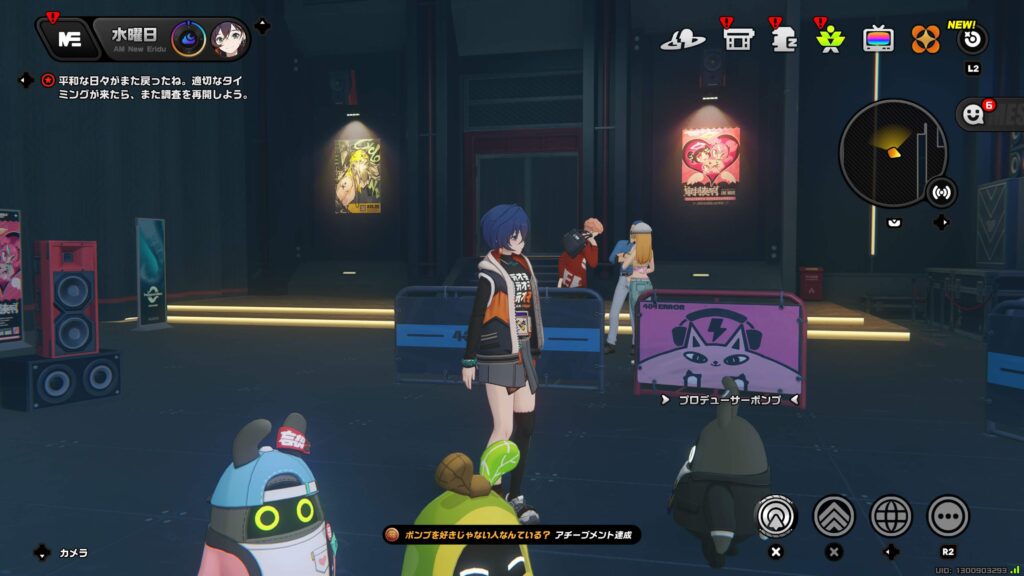Open the NEW circular arrow icon
This screenshot has height=576, width=1024.
pyautogui.click(x=972, y=39)
